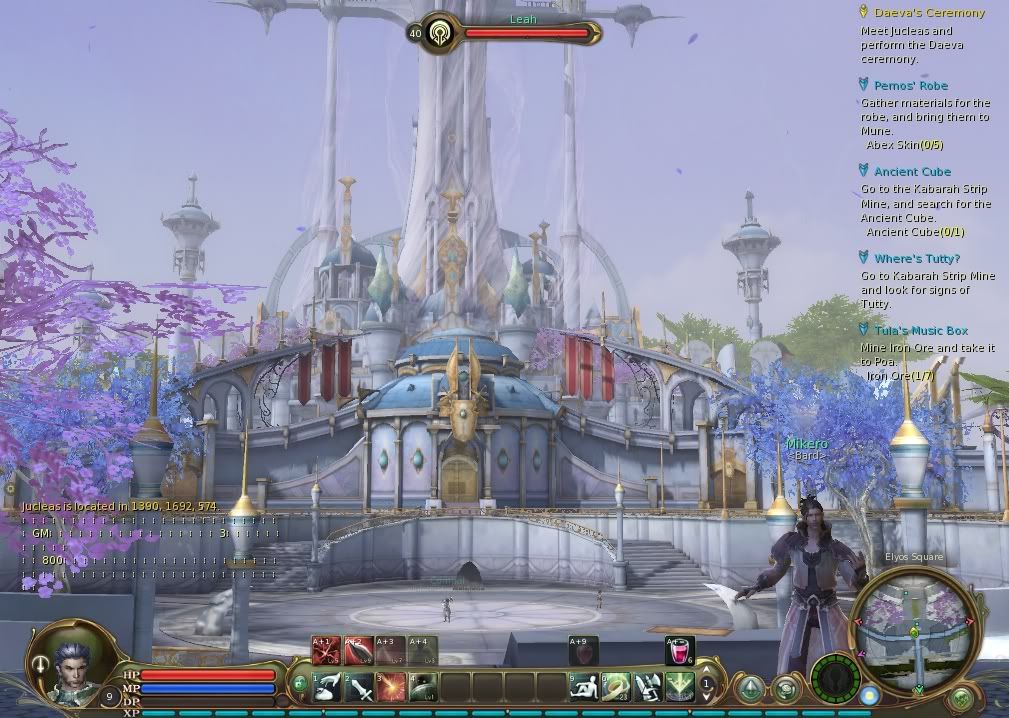Open the Ancient Cube quest entry
This screenshot has width=1009, height=718.
[x=912, y=172]
